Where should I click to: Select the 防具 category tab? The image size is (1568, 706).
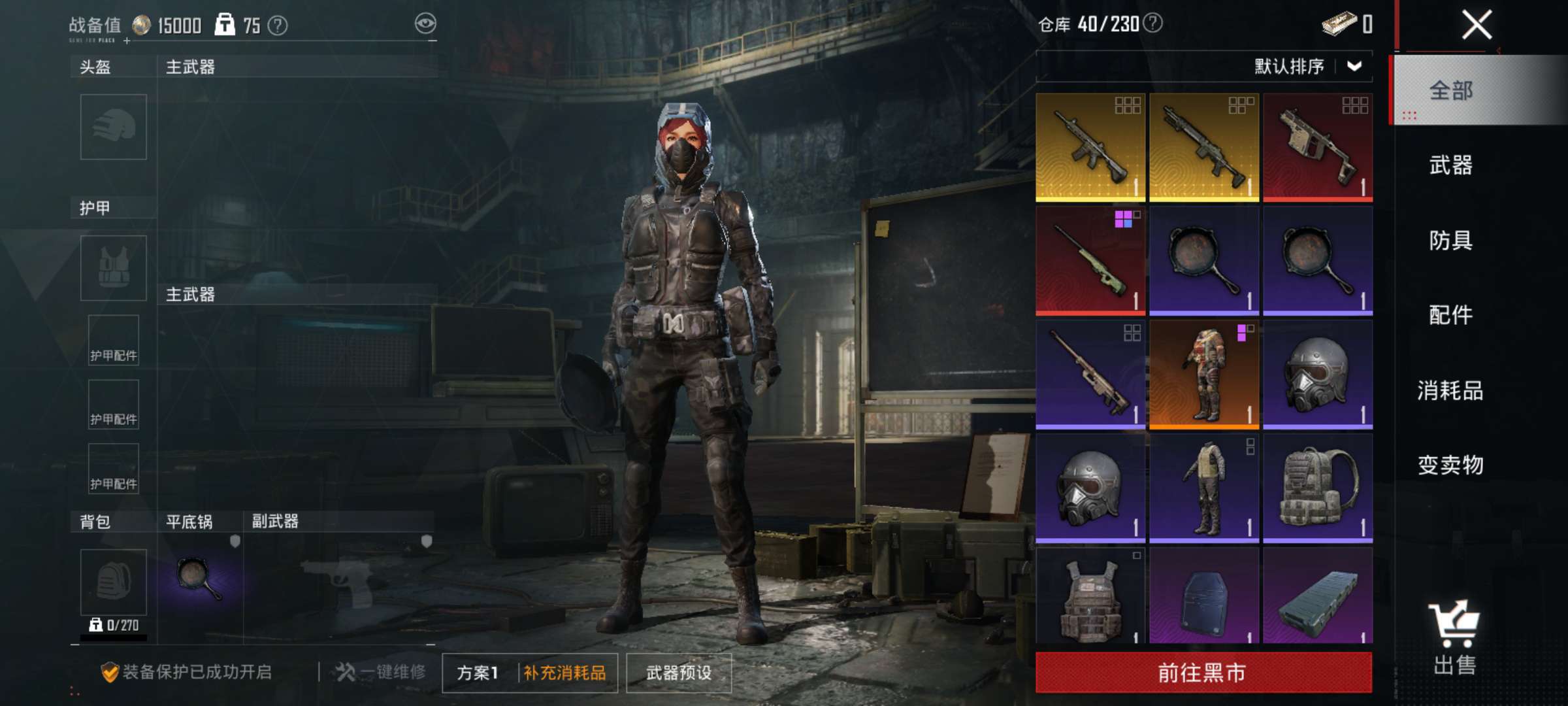click(1450, 241)
